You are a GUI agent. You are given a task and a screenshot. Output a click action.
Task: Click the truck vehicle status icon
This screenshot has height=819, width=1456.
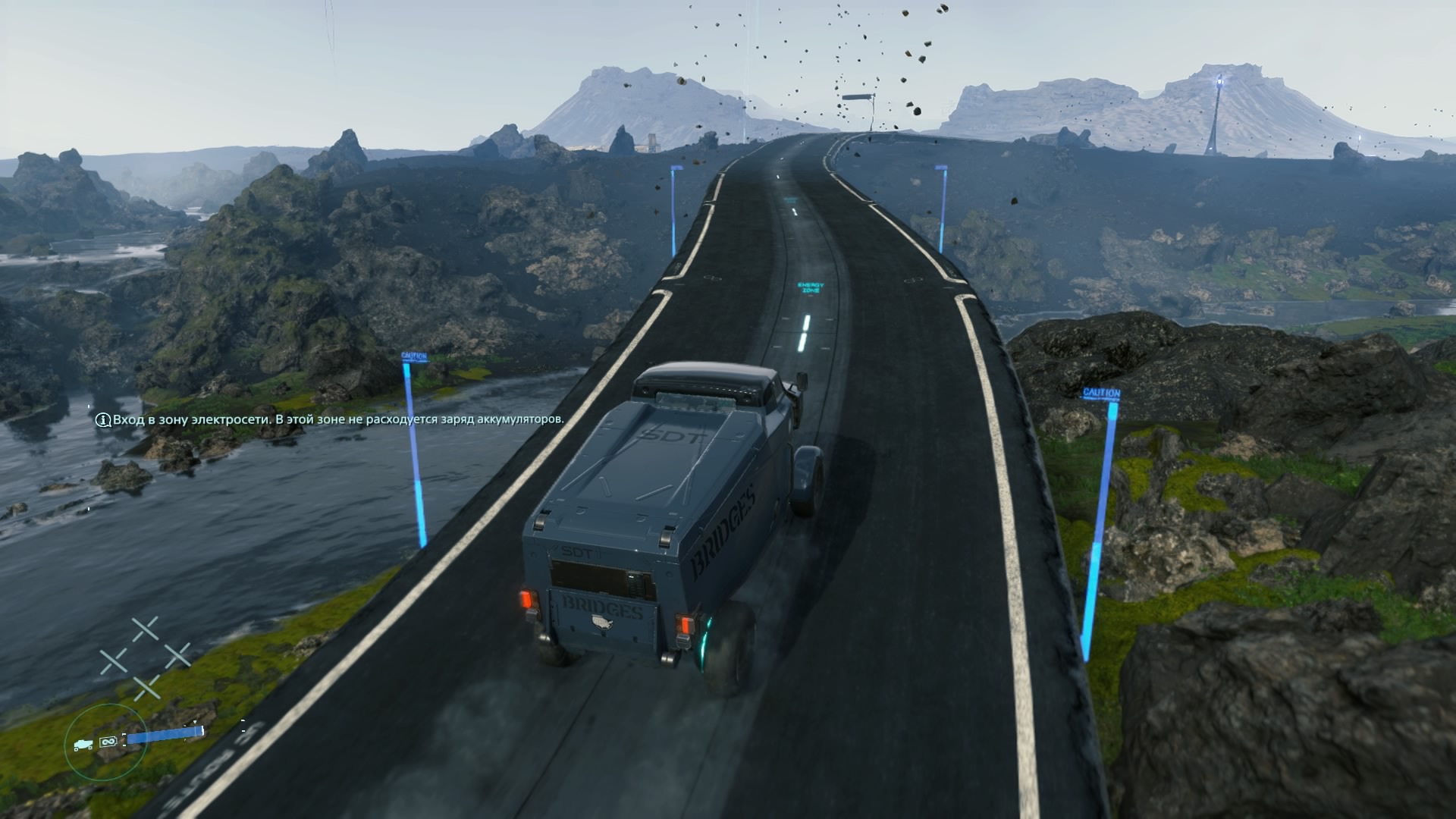tap(83, 745)
